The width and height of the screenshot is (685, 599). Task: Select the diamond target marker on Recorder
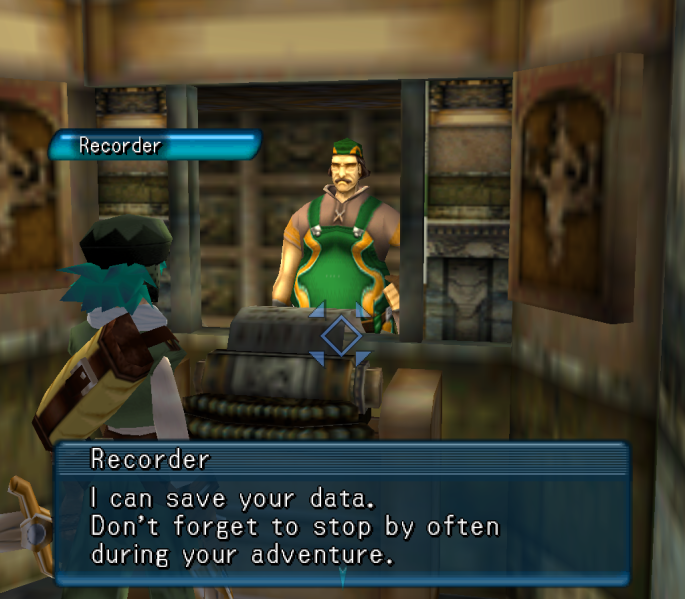pos(340,336)
